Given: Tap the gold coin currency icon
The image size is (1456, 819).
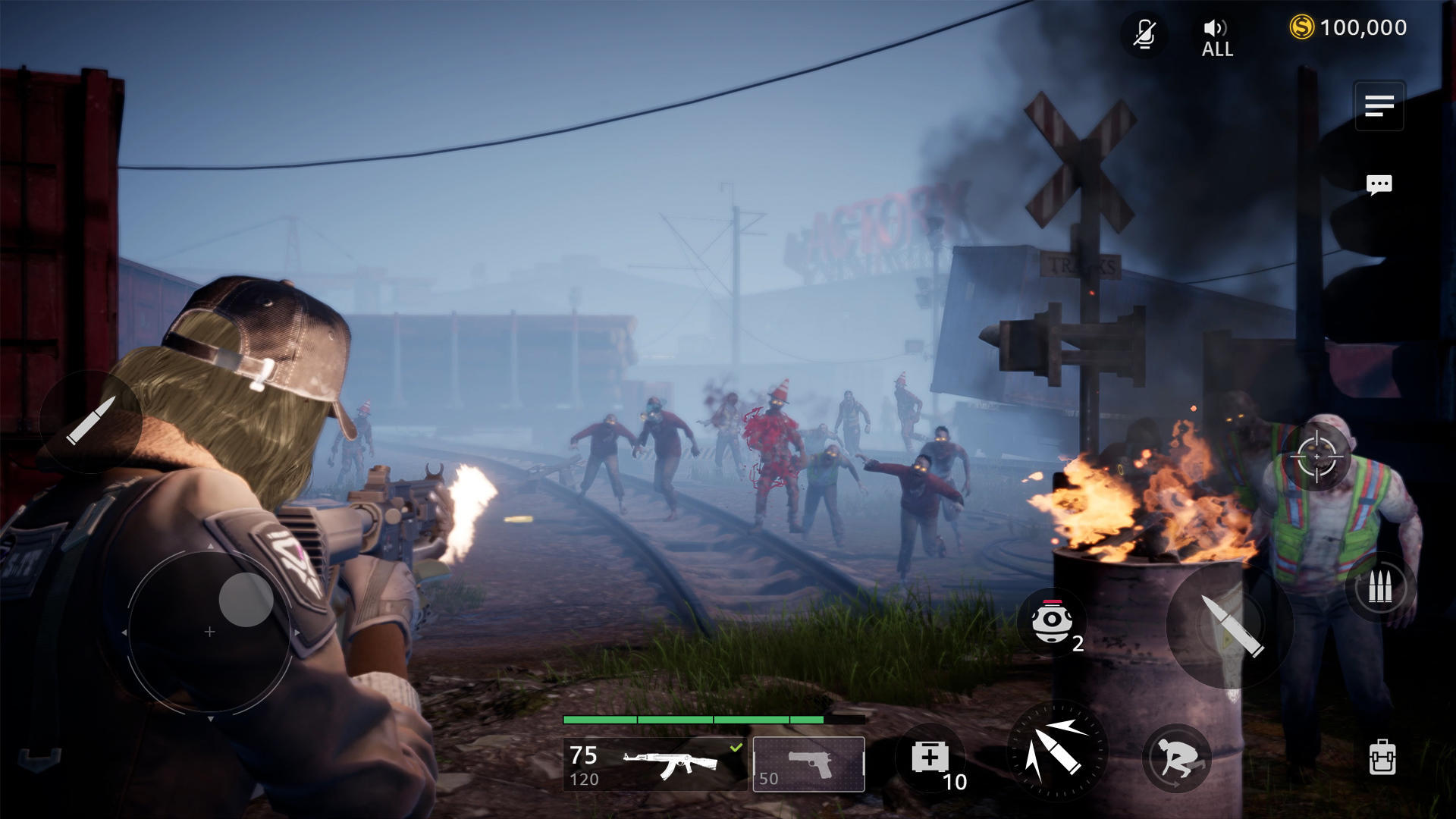Looking at the screenshot, I should 1301,28.
